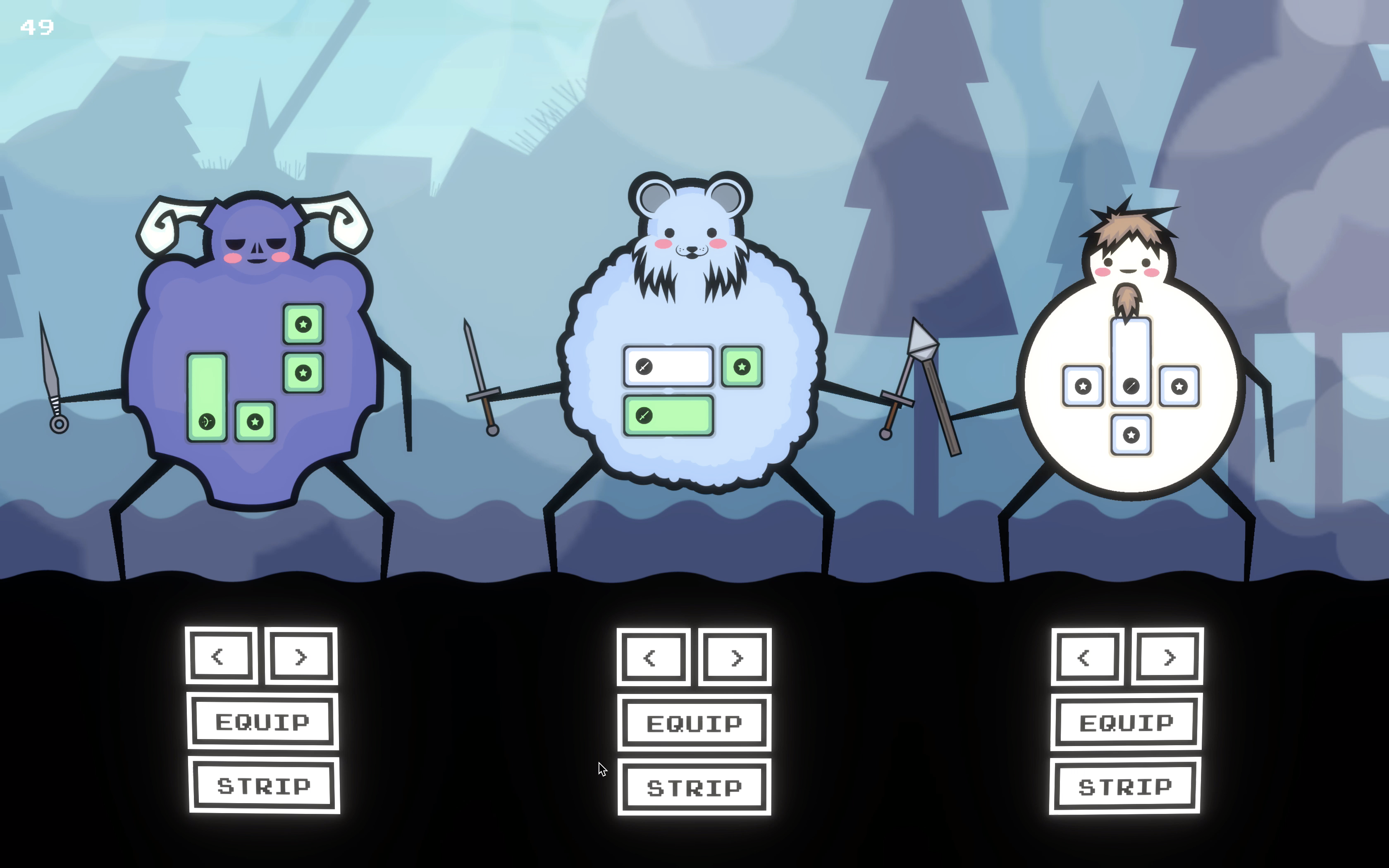Click the left arrow under the purple monster

(221, 656)
